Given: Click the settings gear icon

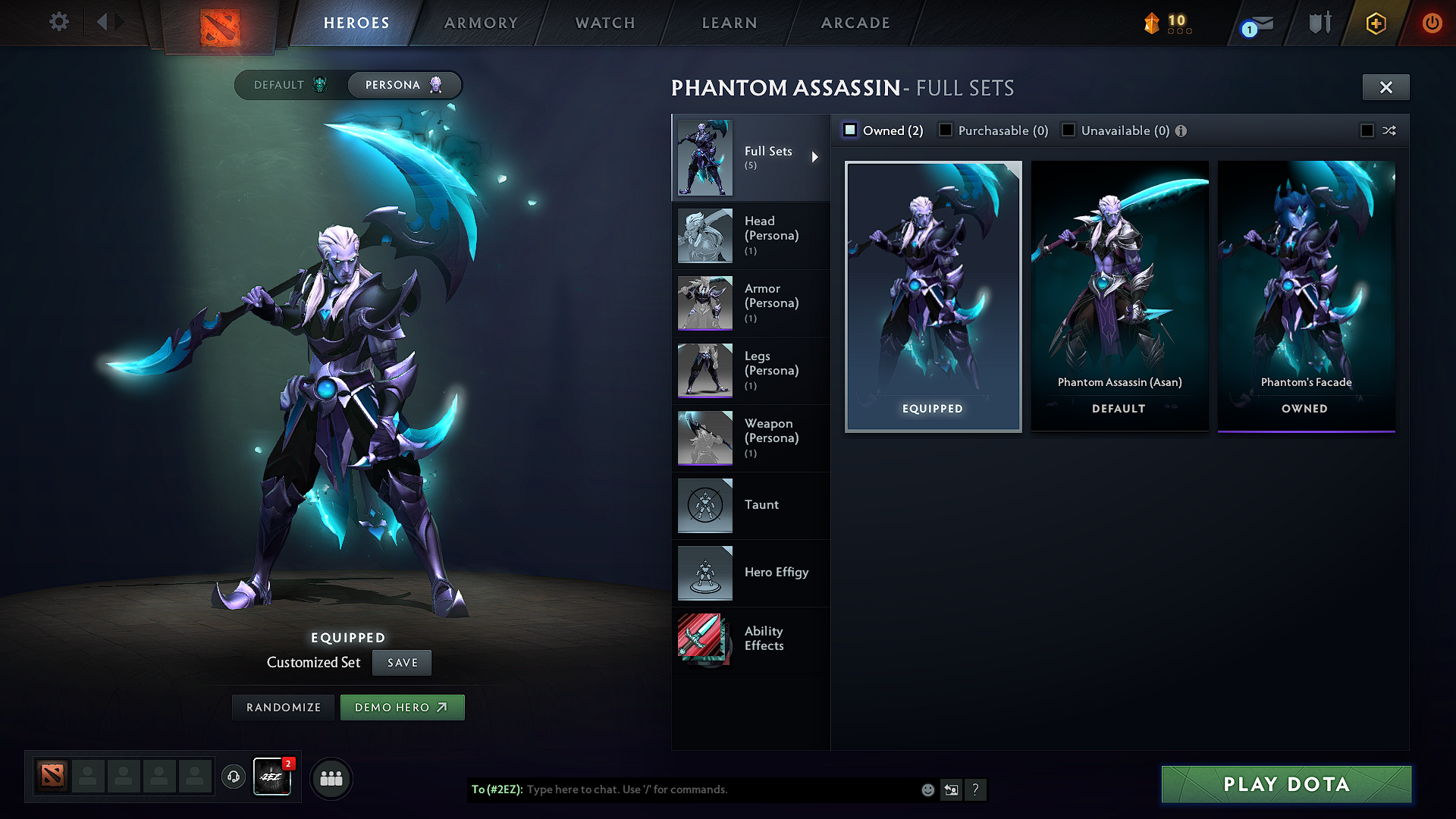Looking at the screenshot, I should [x=58, y=22].
